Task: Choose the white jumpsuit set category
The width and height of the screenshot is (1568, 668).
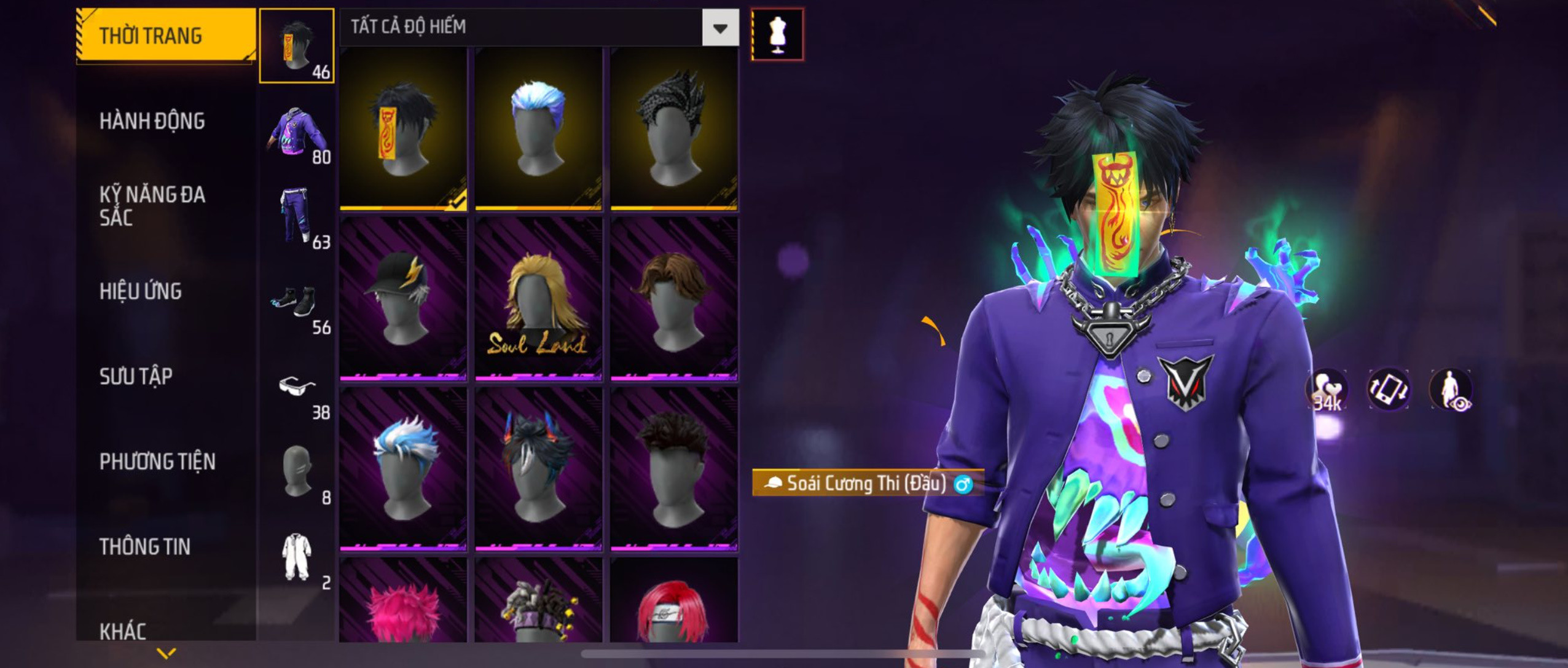Action: tap(297, 557)
